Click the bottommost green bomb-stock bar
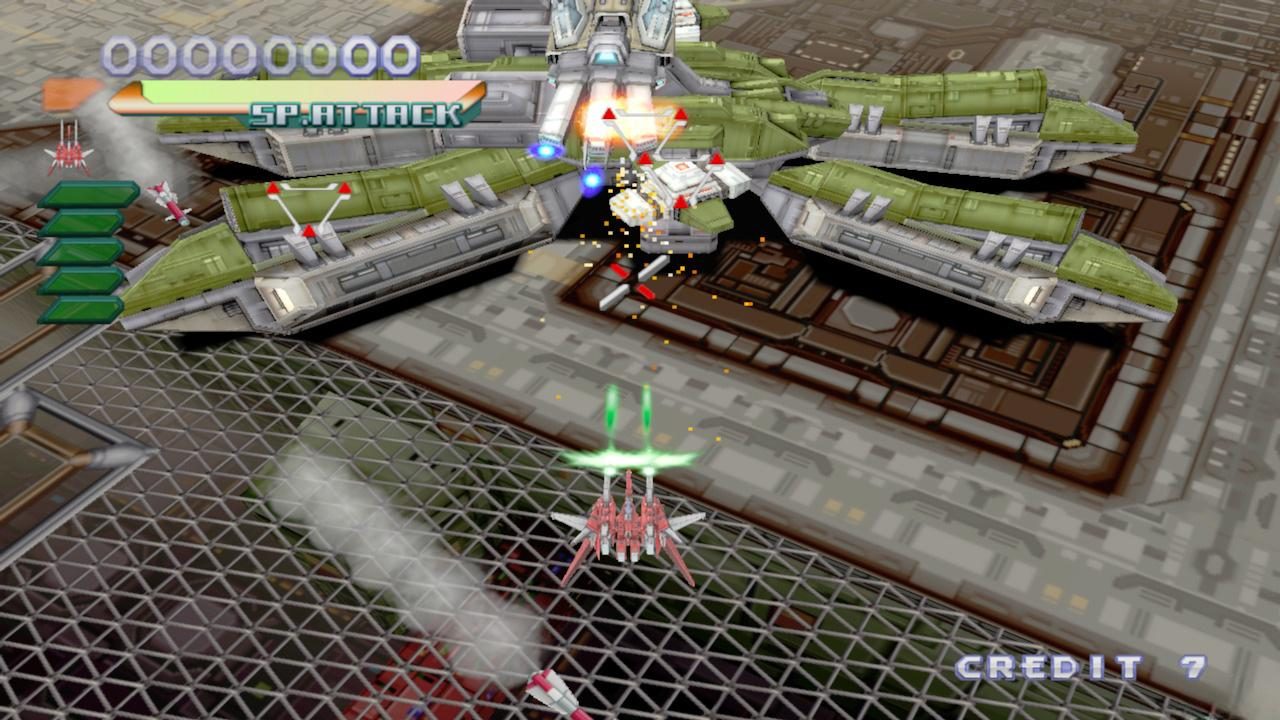The width and height of the screenshot is (1280, 720). 85,310
